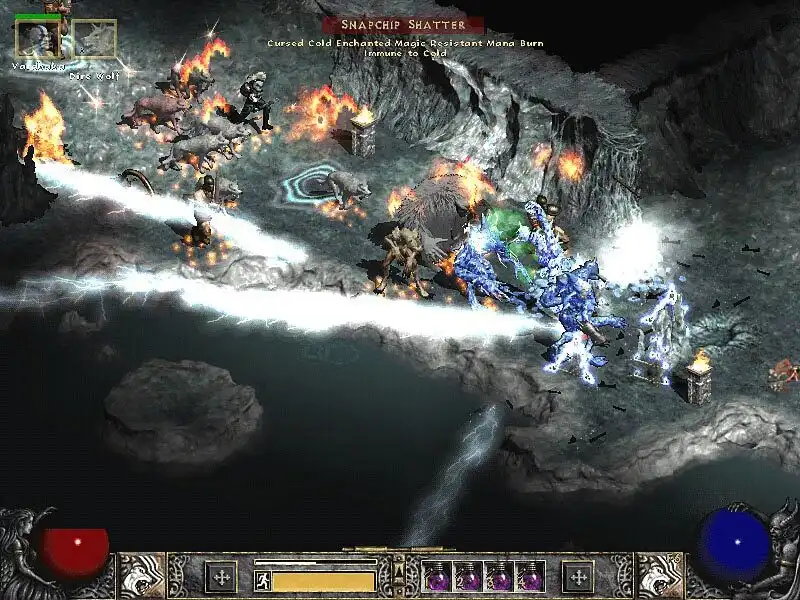
Task: Select the Dire Wolf summon portrait
Action: coord(94,39)
